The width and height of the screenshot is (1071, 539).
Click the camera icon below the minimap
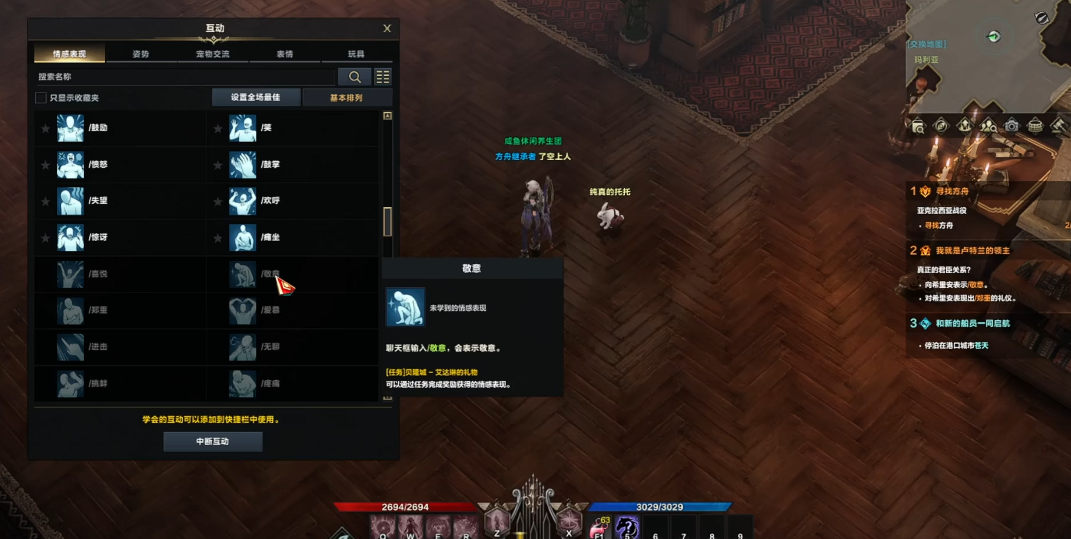coord(1012,126)
